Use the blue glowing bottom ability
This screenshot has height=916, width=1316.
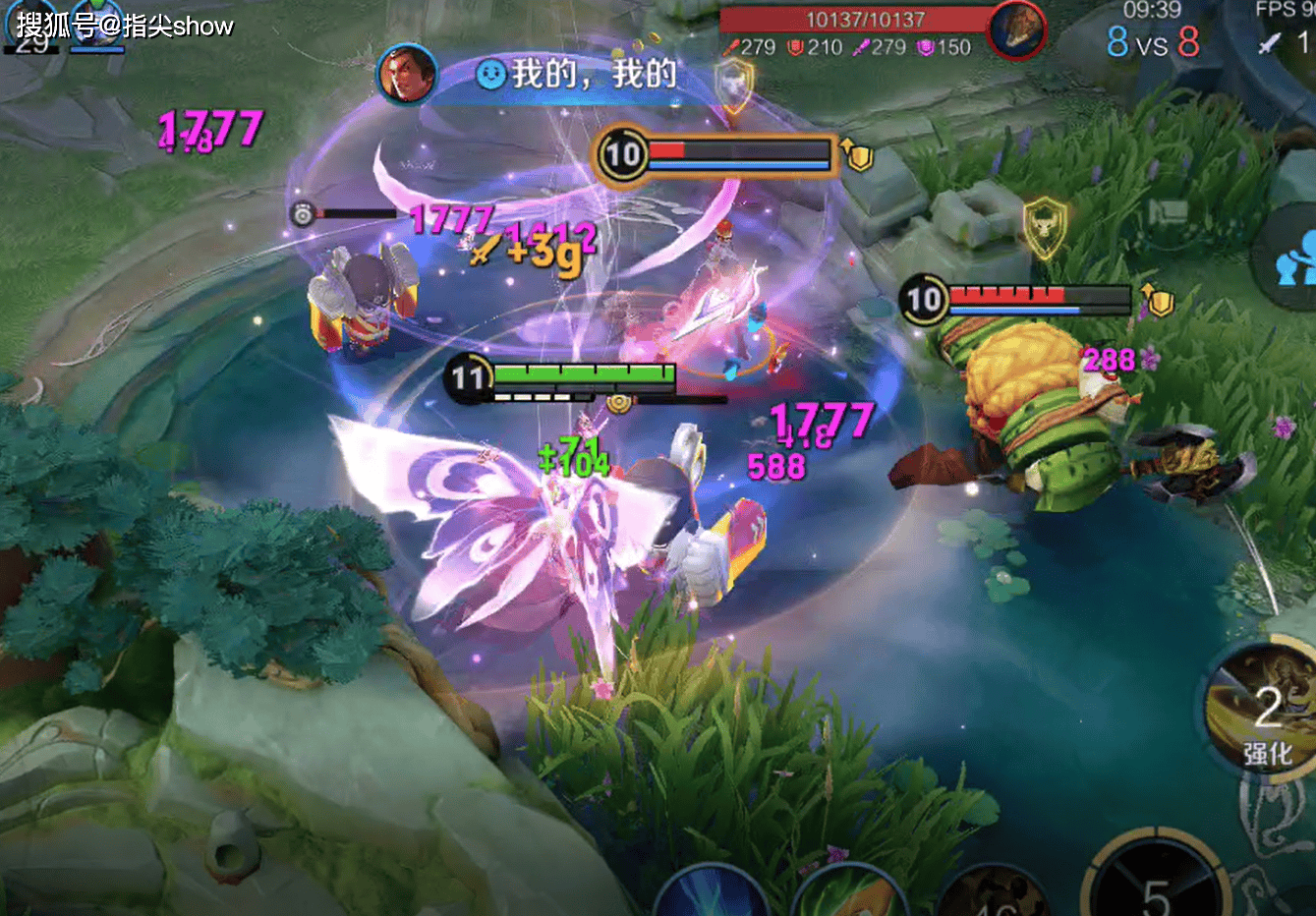[x=710, y=895]
